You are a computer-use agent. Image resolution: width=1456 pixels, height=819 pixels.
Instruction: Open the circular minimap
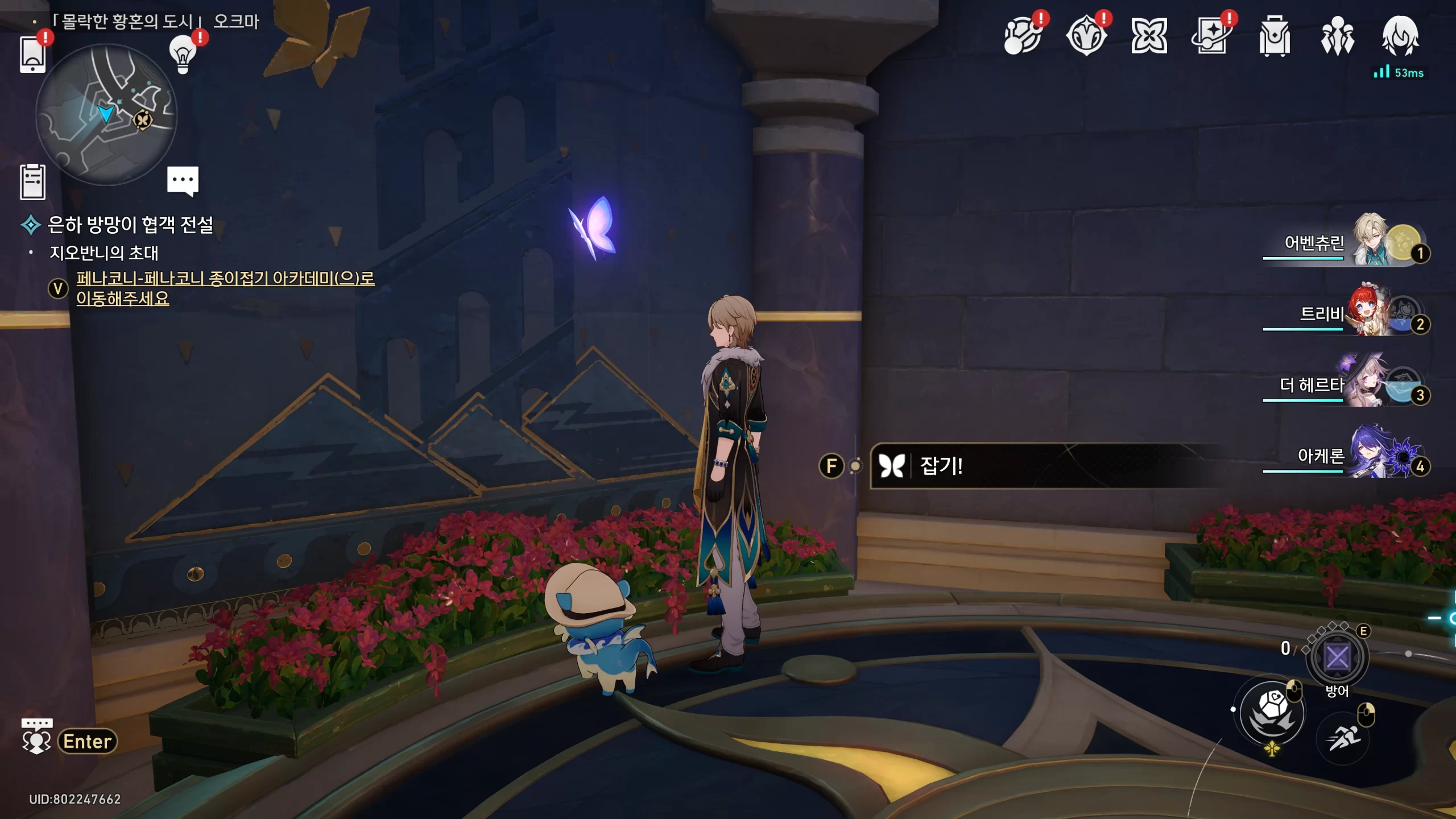[x=106, y=114]
